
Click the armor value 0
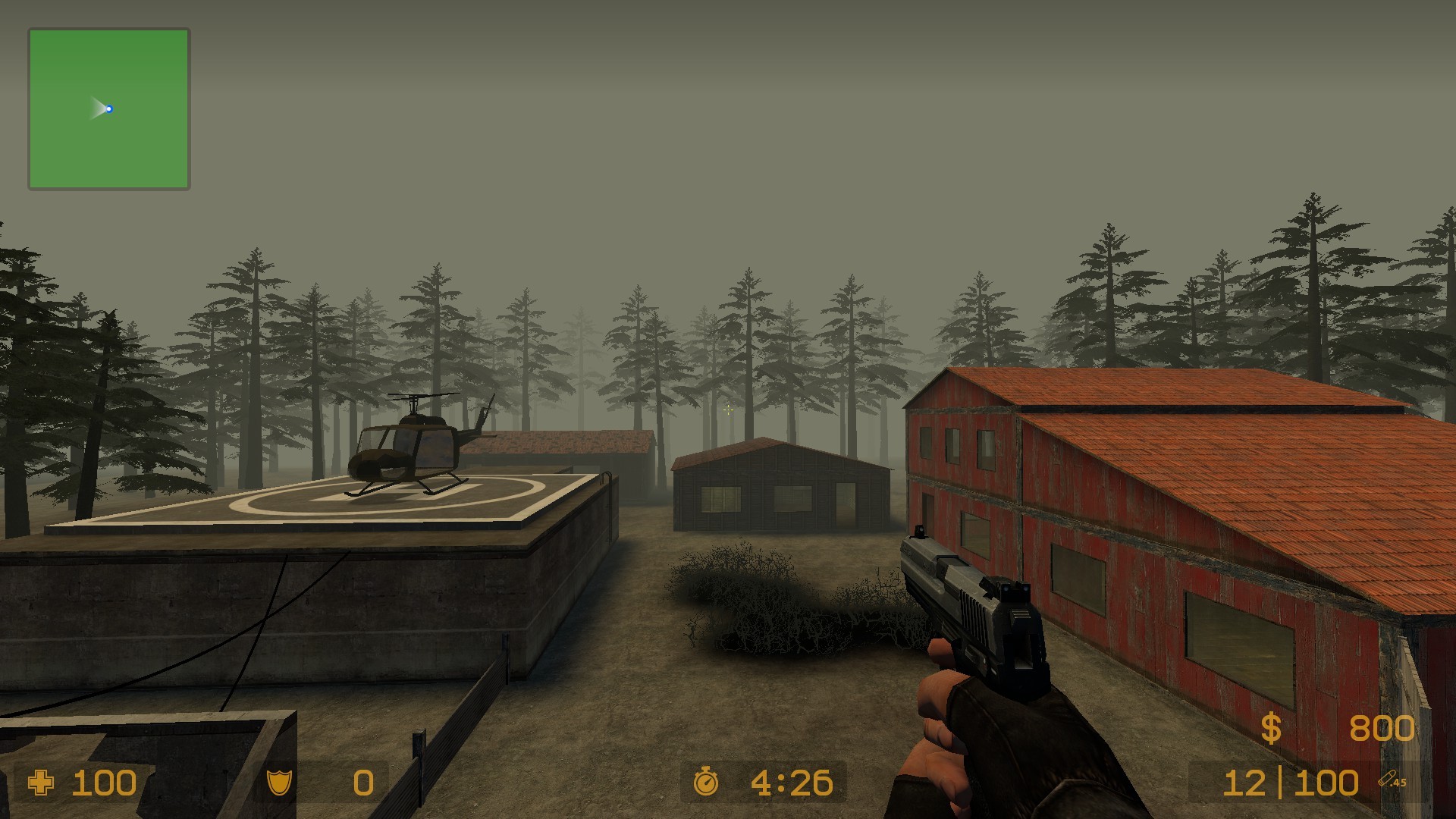point(362,782)
